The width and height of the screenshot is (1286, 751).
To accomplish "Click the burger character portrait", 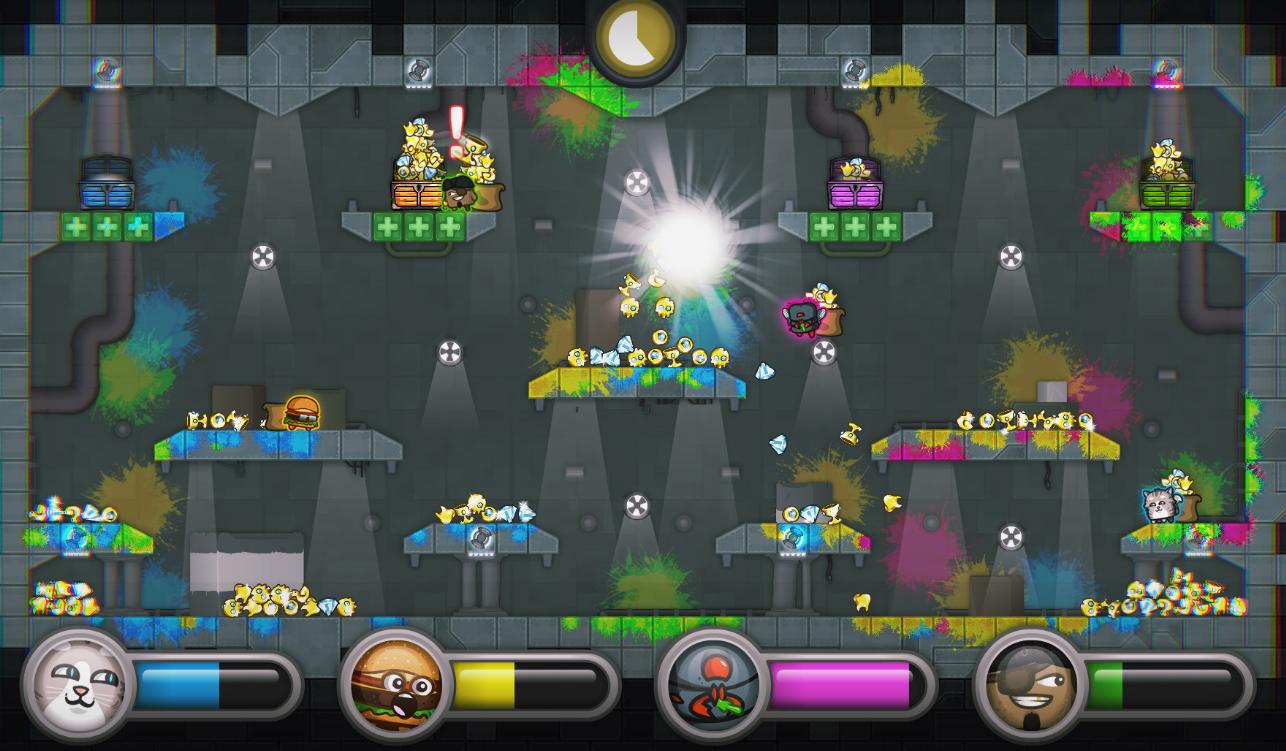I will click(396, 685).
